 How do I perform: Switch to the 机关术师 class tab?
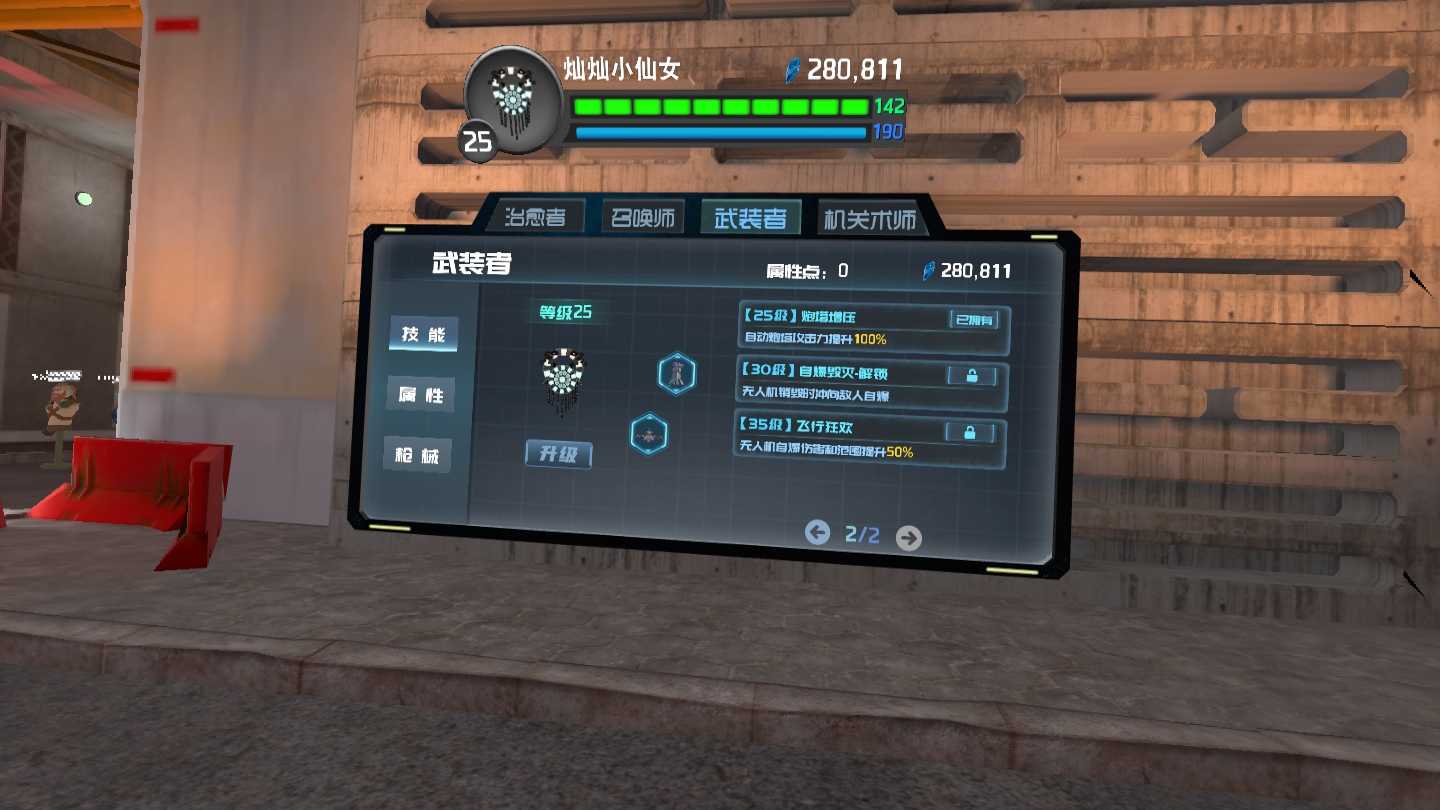[868, 219]
